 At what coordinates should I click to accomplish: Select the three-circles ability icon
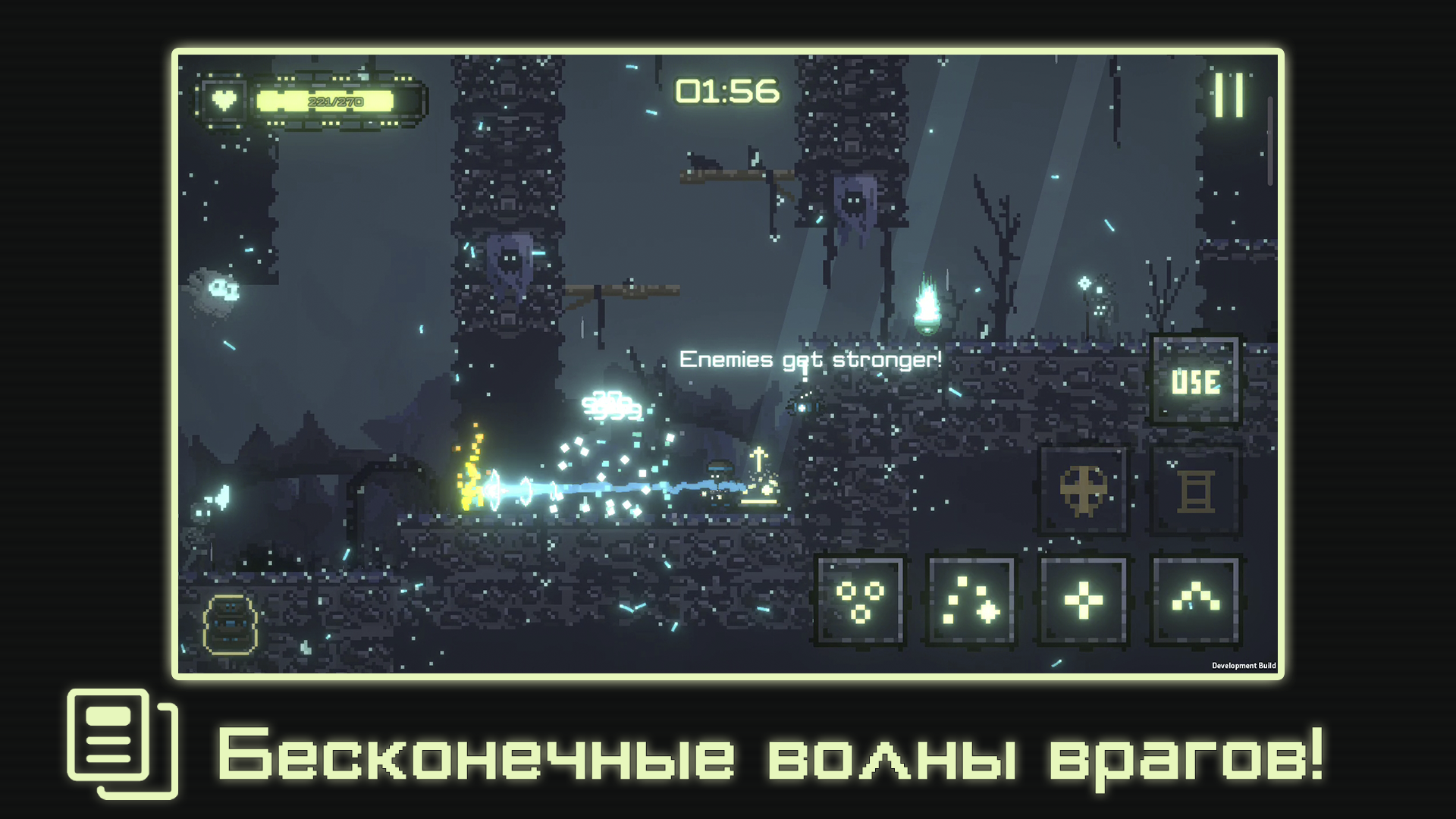[x=861, y=603]
